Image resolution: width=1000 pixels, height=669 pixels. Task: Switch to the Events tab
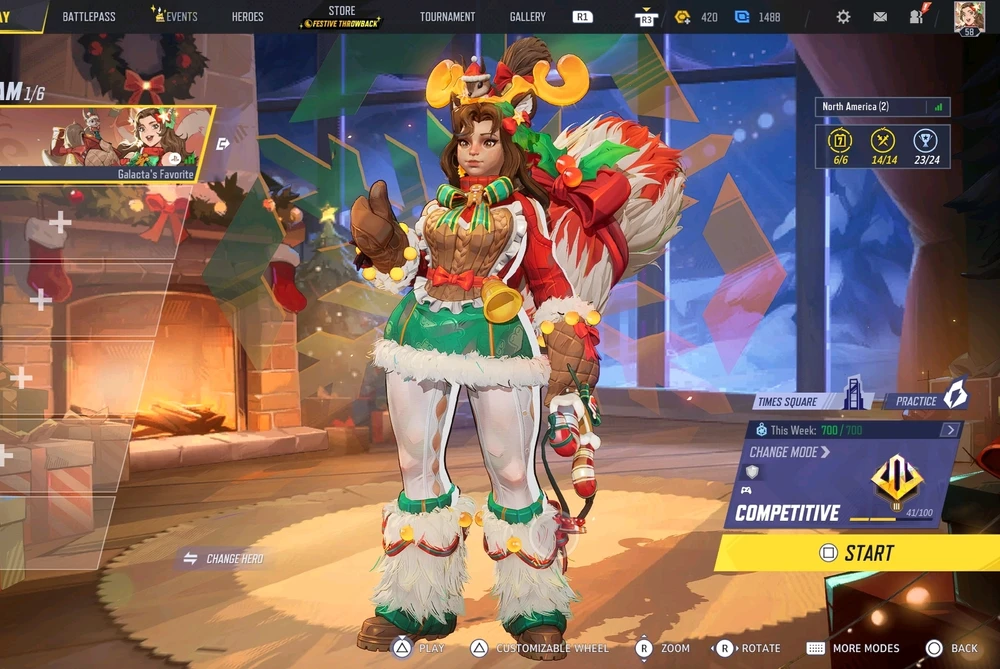pos(175,17)
